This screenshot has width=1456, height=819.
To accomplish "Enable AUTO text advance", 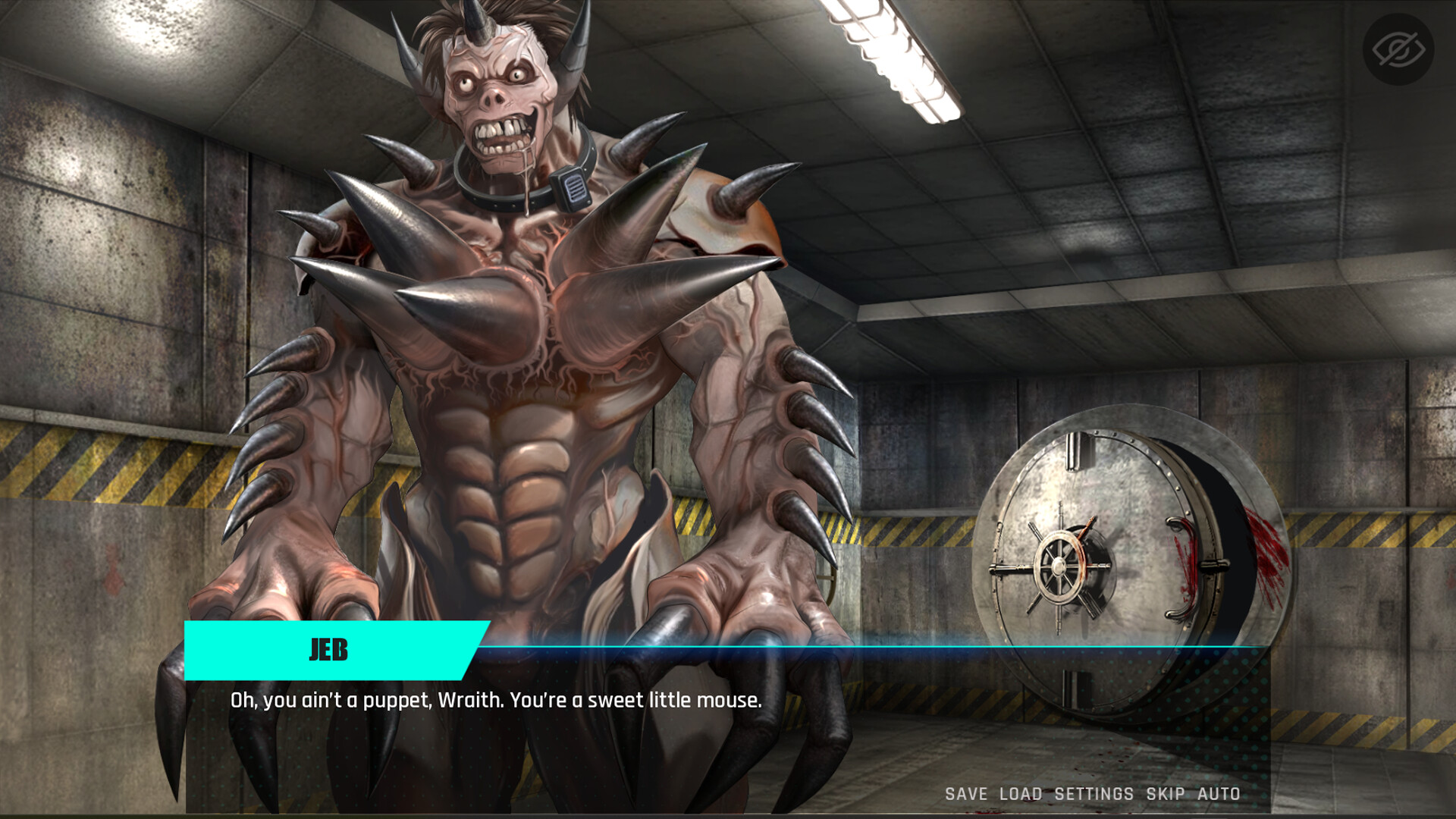I will point(1219,793).
